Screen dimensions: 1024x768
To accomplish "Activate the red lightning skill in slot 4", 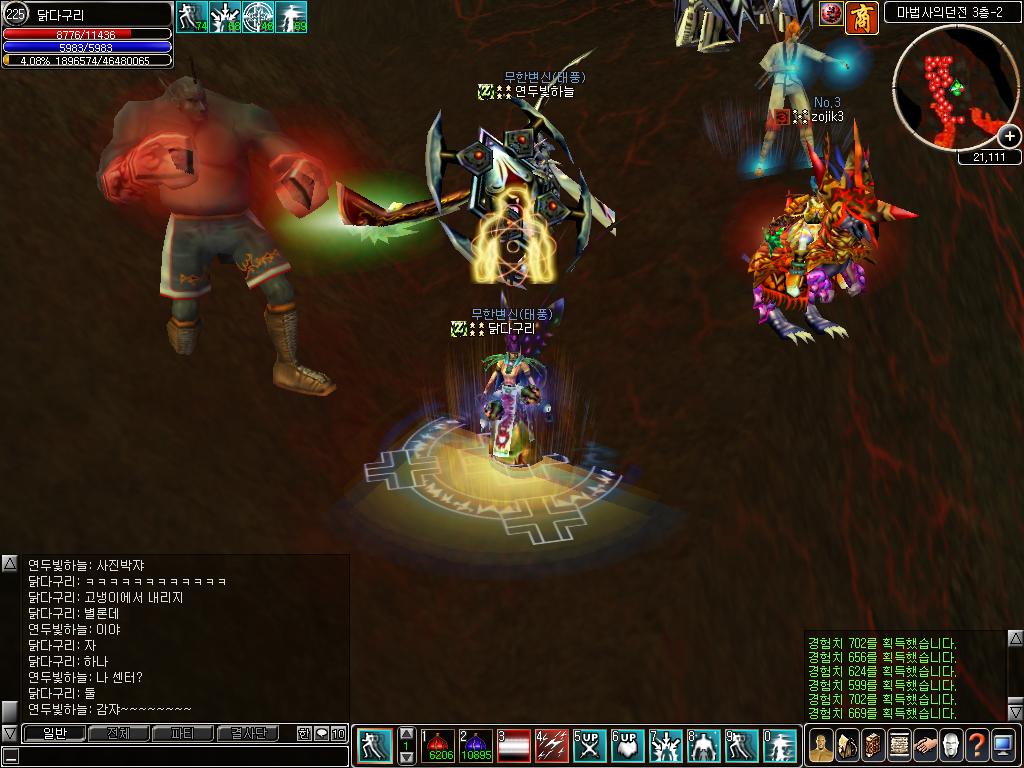I will click(x=552, y=746).
